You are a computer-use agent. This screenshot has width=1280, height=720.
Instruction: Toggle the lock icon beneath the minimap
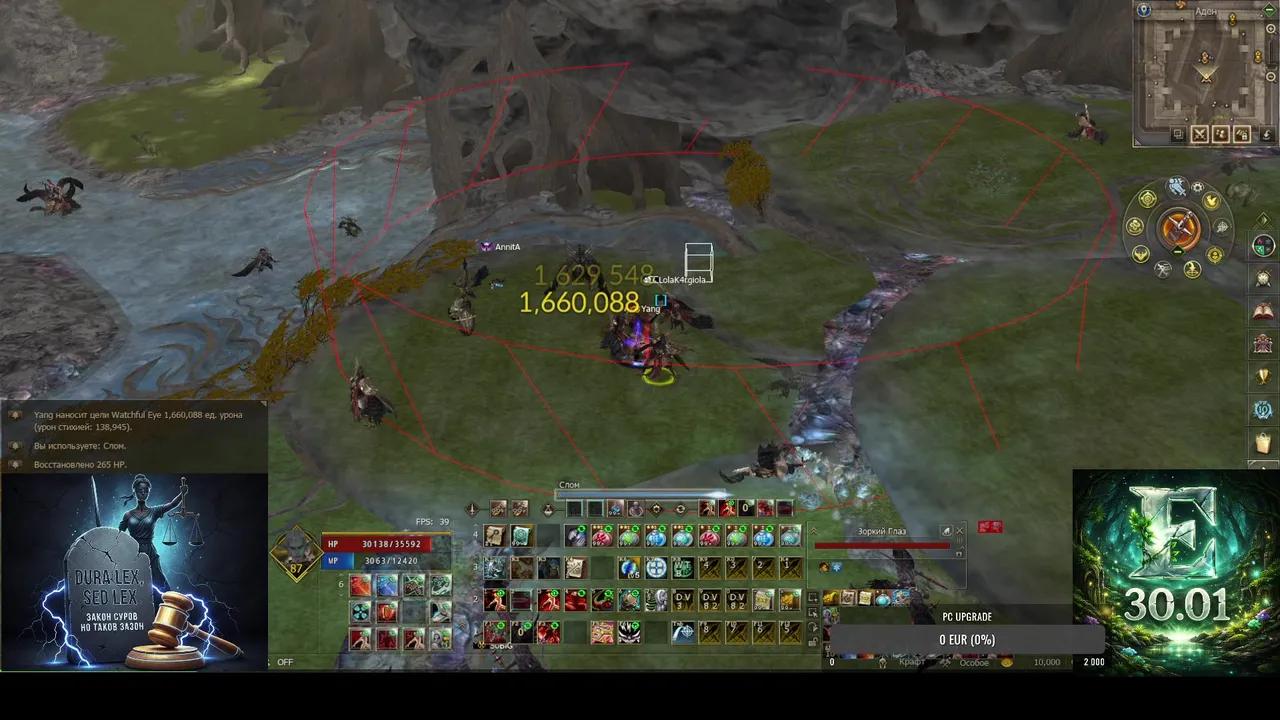1241,134
